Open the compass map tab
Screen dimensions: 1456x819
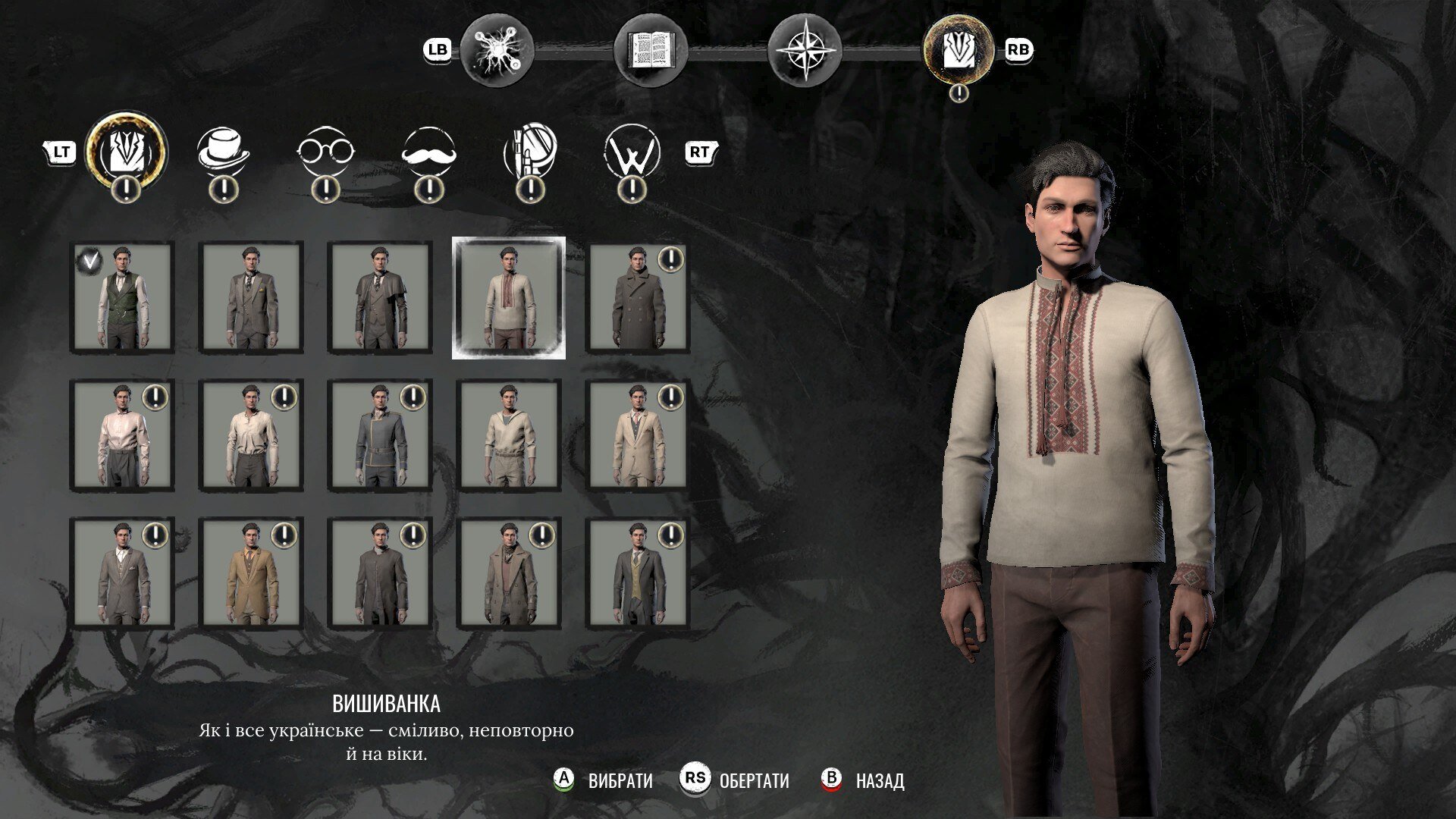click(x=805, y=51)
